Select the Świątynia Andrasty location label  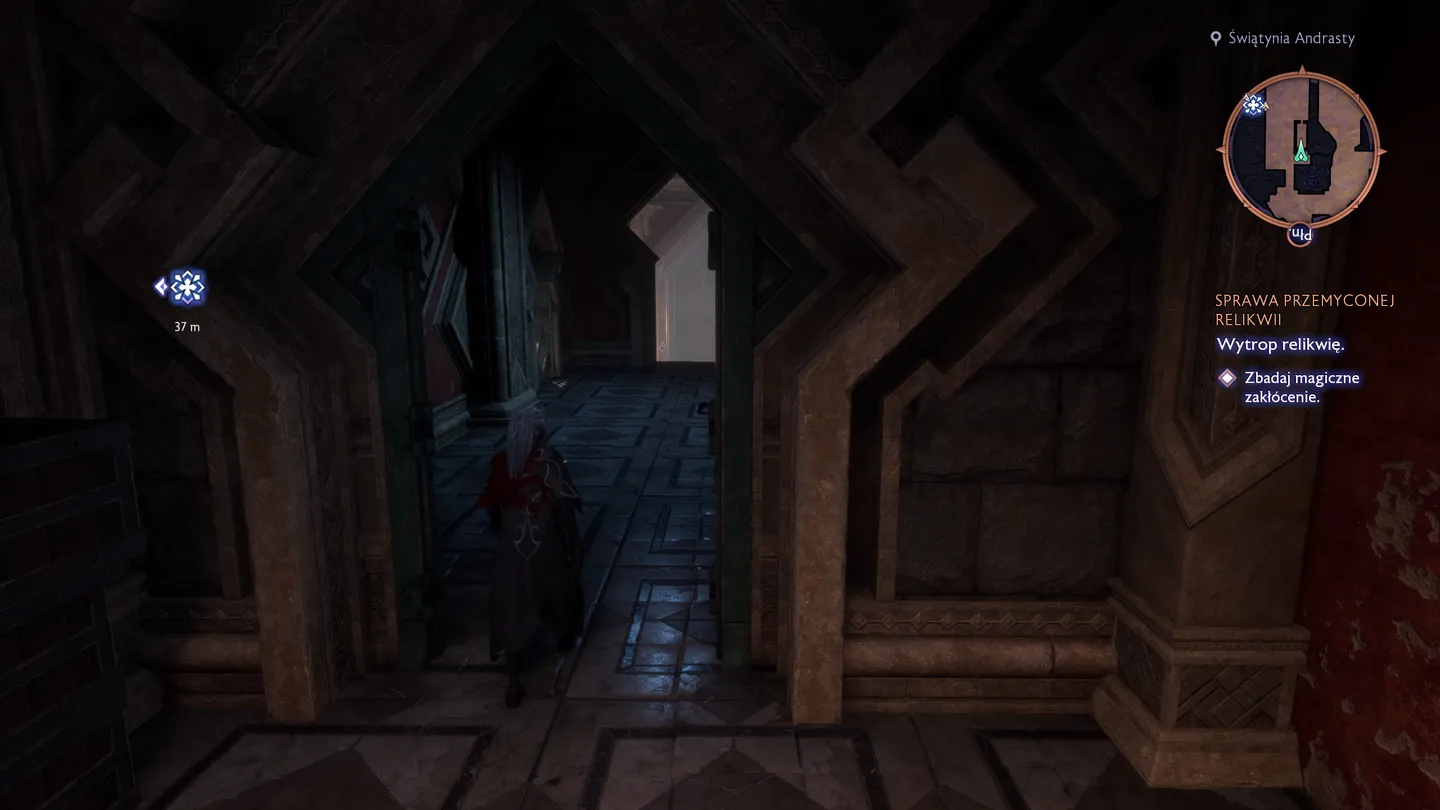coord(1289,38)
